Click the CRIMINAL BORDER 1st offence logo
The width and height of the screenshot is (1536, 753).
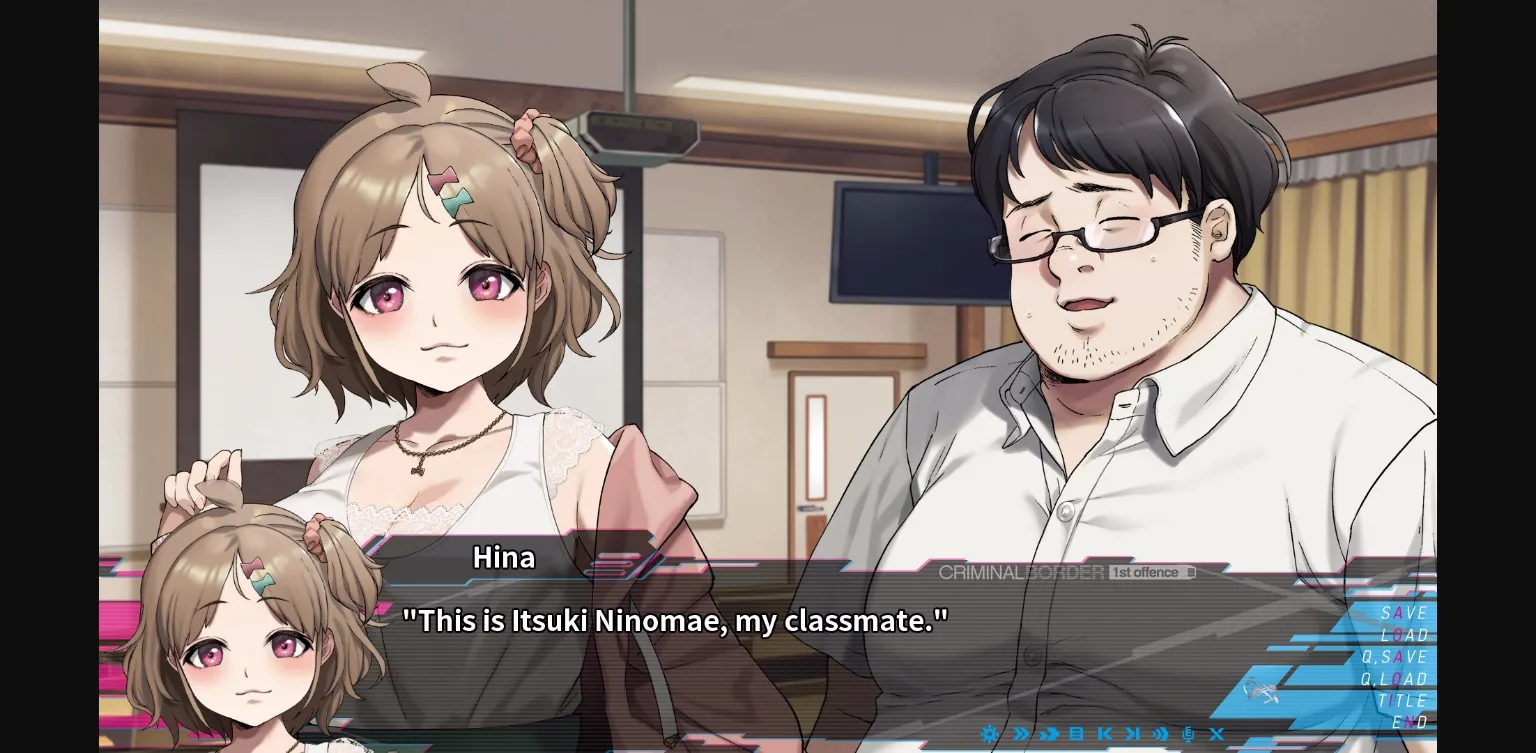click(x=1063, y=572)
